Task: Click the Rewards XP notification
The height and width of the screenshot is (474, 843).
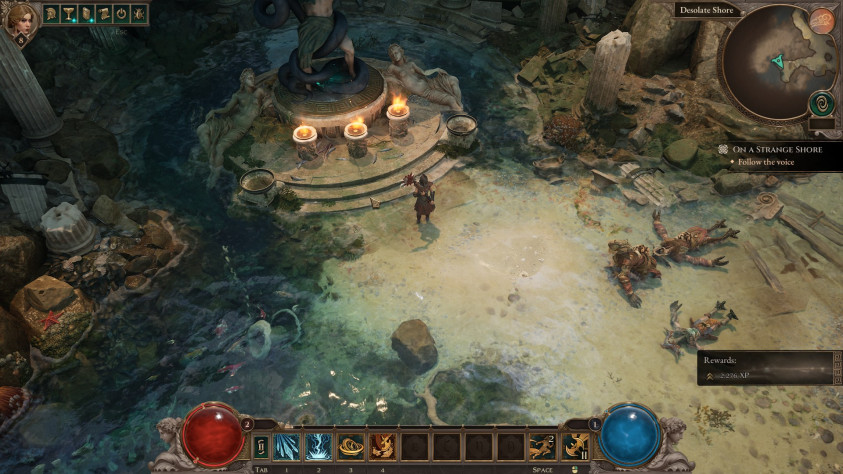Action: [764, 367]
